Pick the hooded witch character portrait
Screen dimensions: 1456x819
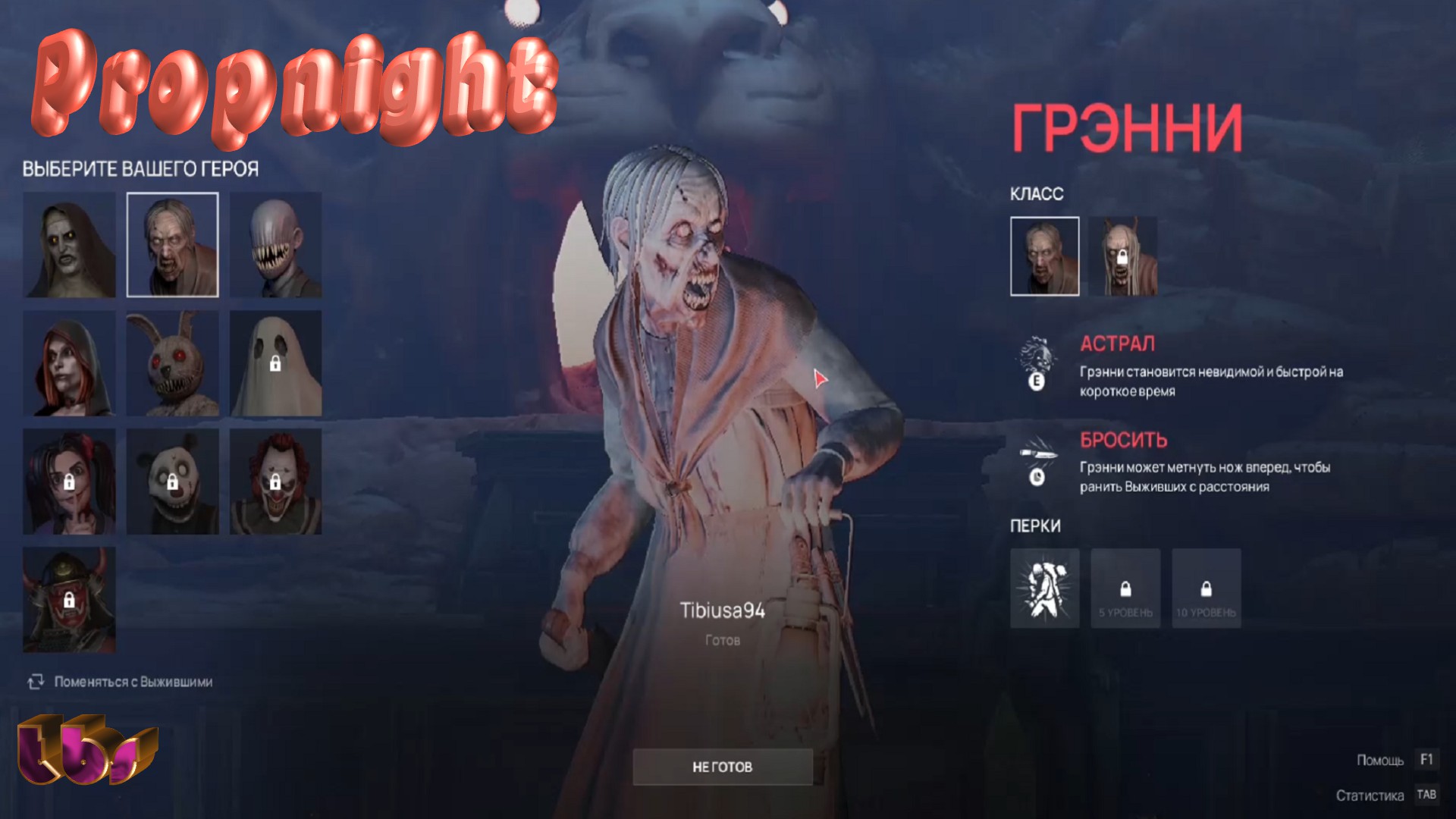coord(69,362)
